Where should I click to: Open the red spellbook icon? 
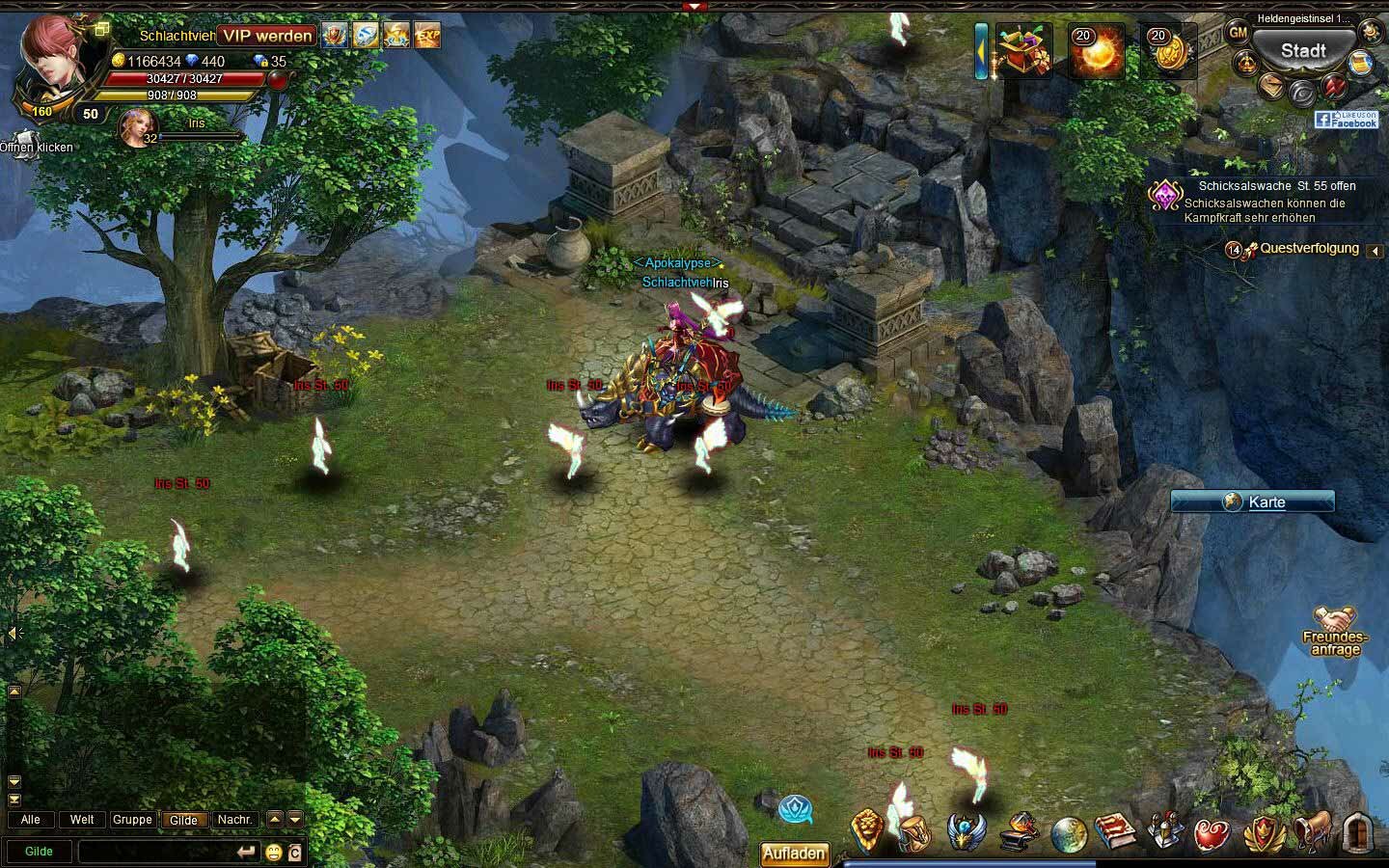coord(1114,831)
